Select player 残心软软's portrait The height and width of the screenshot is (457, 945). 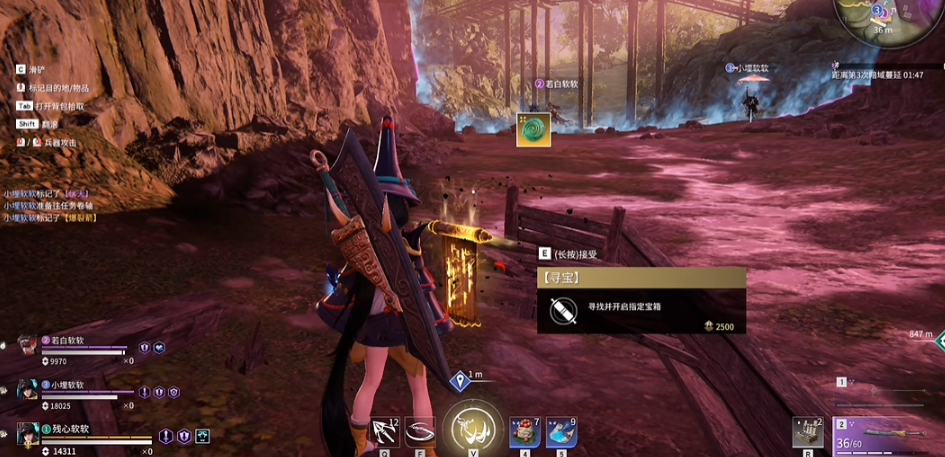[26, 433]
